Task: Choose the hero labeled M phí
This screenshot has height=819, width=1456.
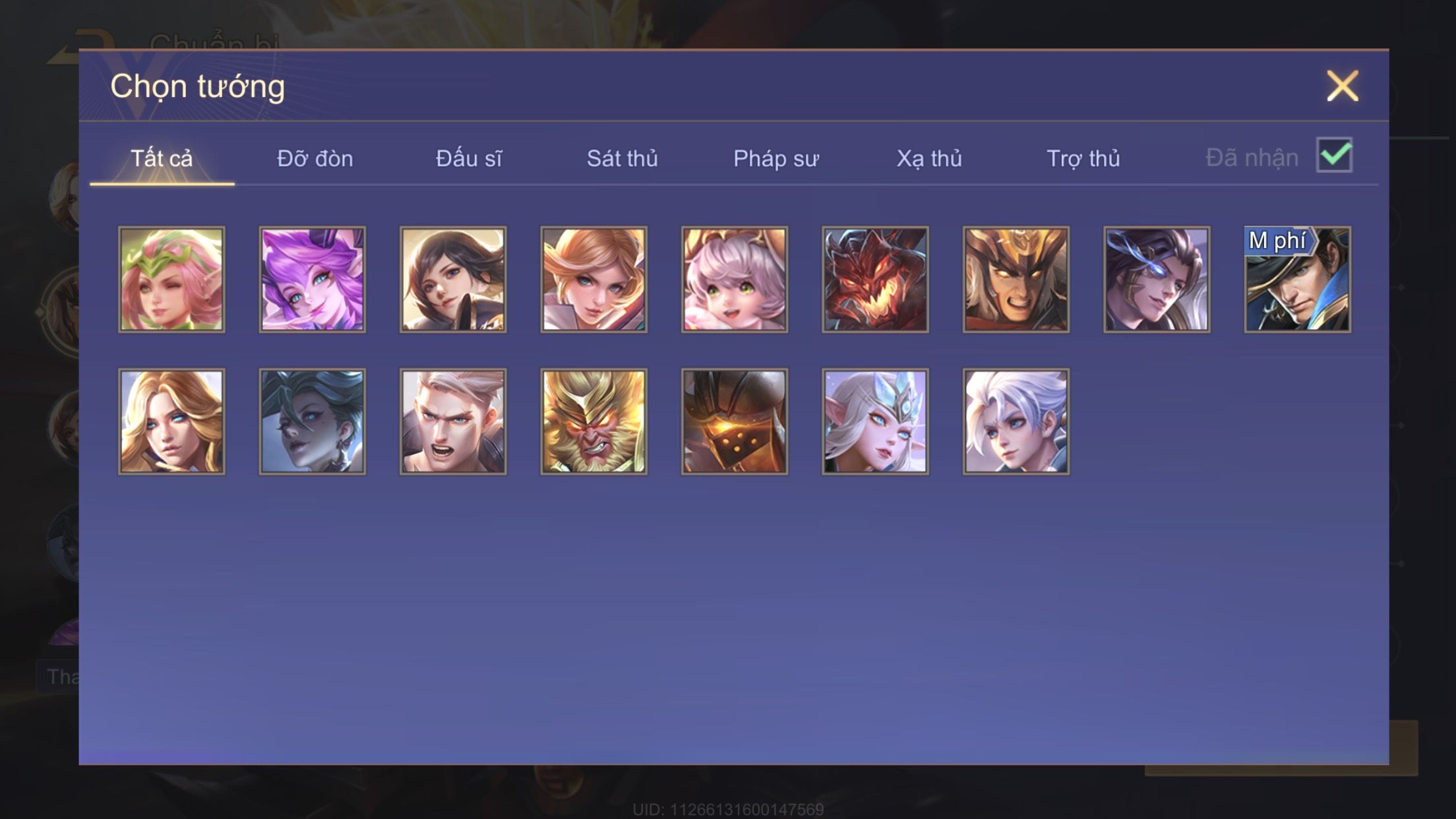Action: [1297, 280]
